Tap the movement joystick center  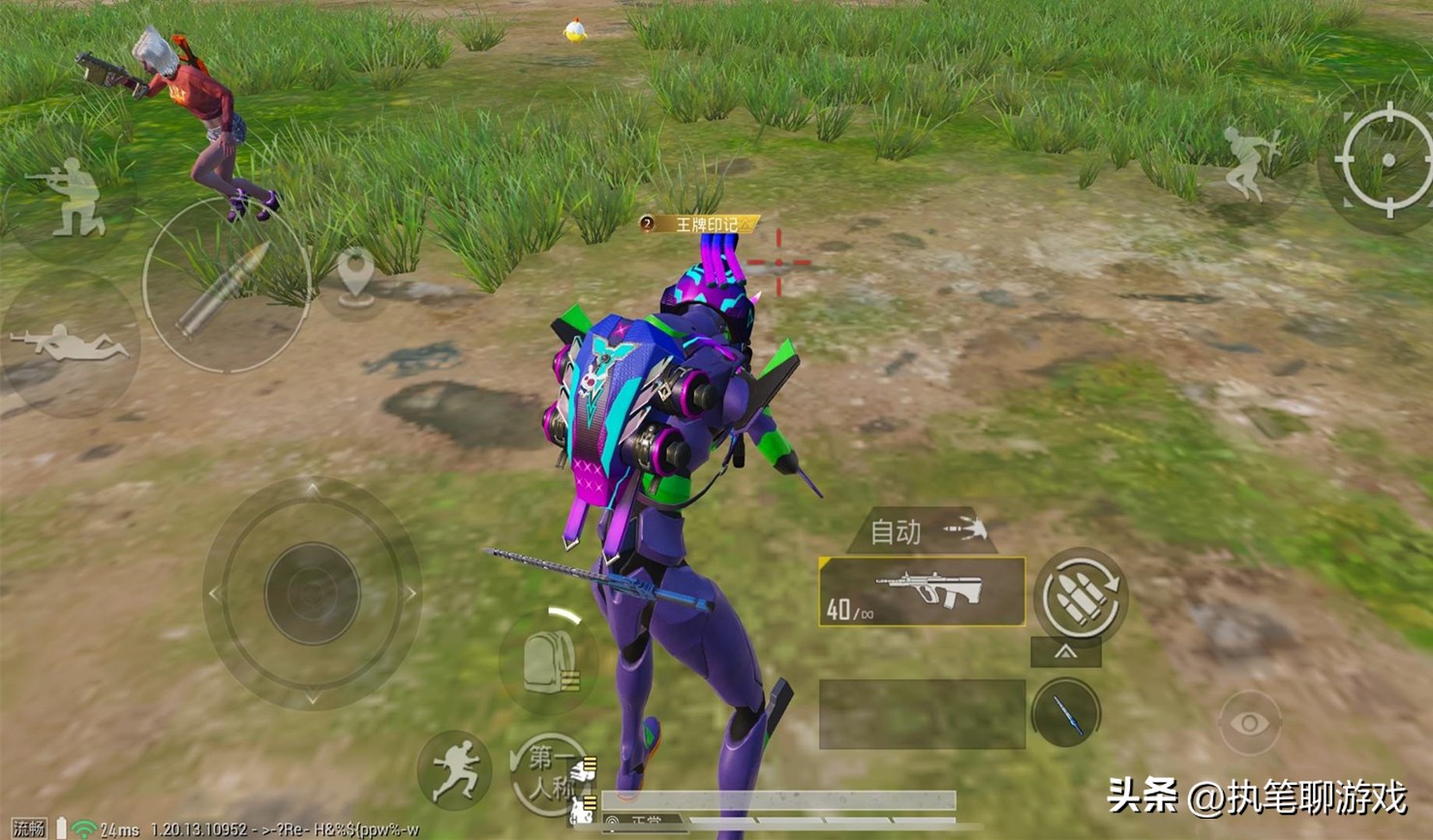[x=312, y=592]
